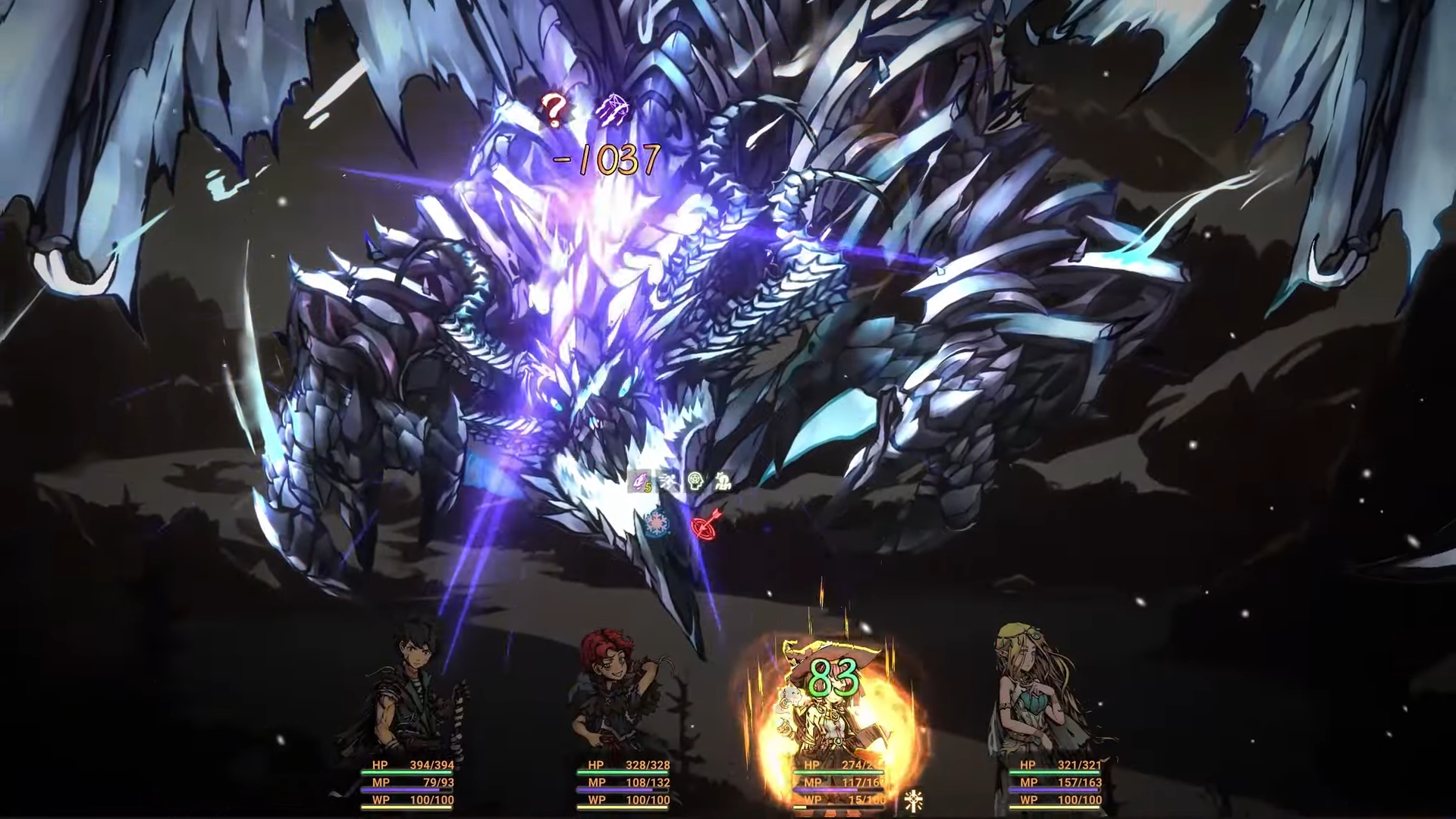The width and height of the screenshot is (1456, 819).
Task: Check the purple feather buff with 5 stacks
Action: point(642,482)
